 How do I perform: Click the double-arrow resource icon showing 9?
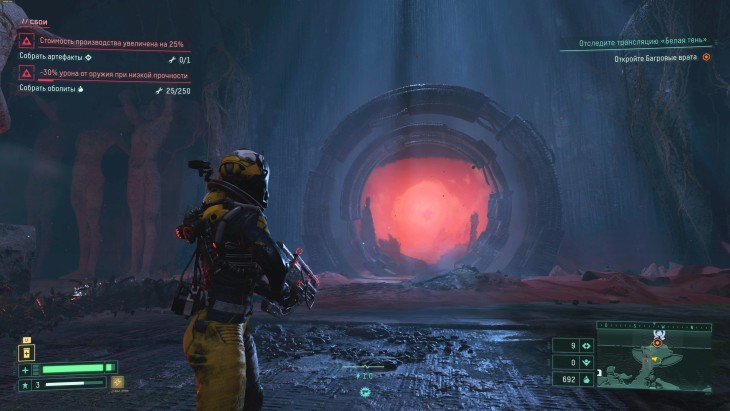click(586, 346)
